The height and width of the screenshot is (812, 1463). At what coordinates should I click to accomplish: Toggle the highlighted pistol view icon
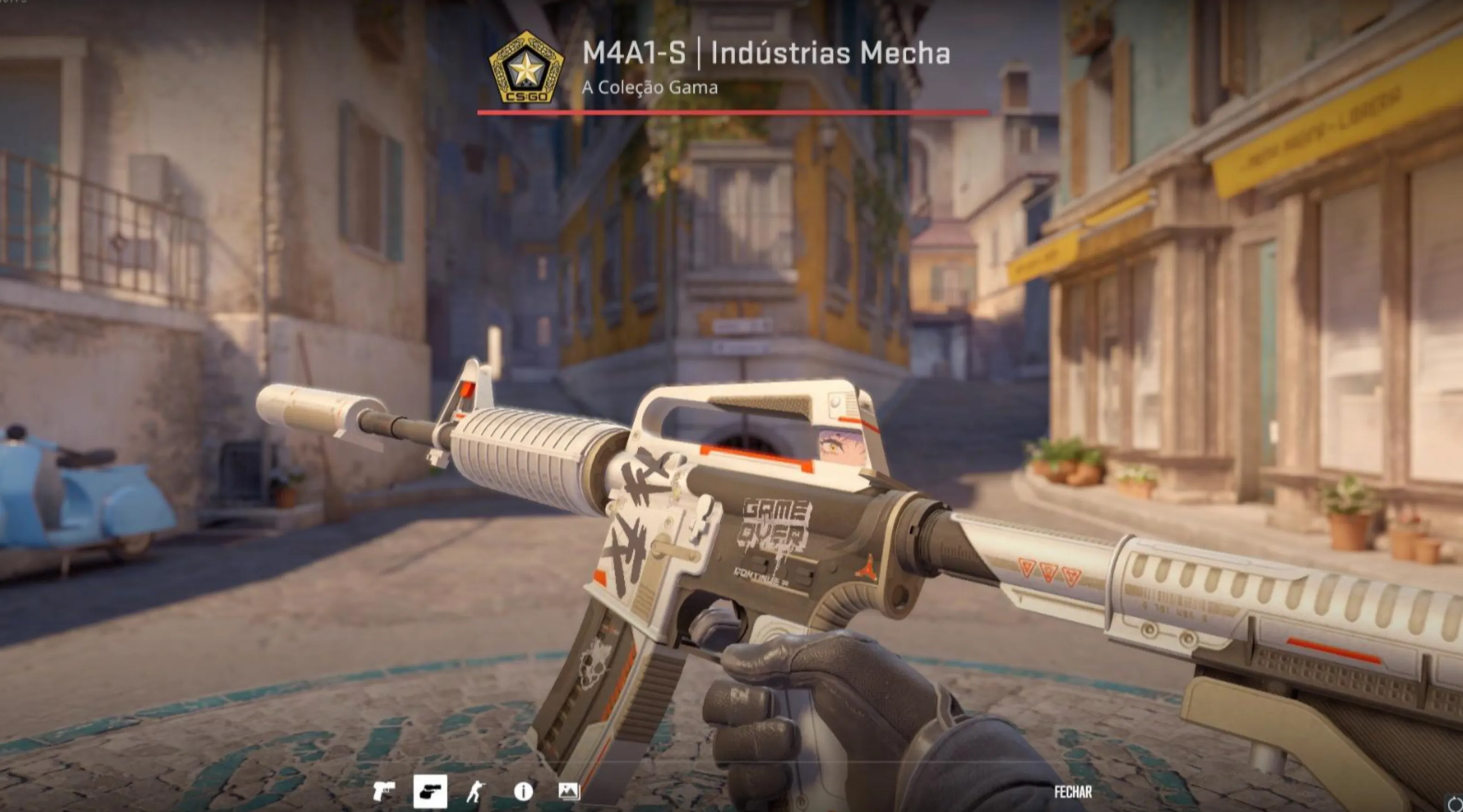pos(431,791)
